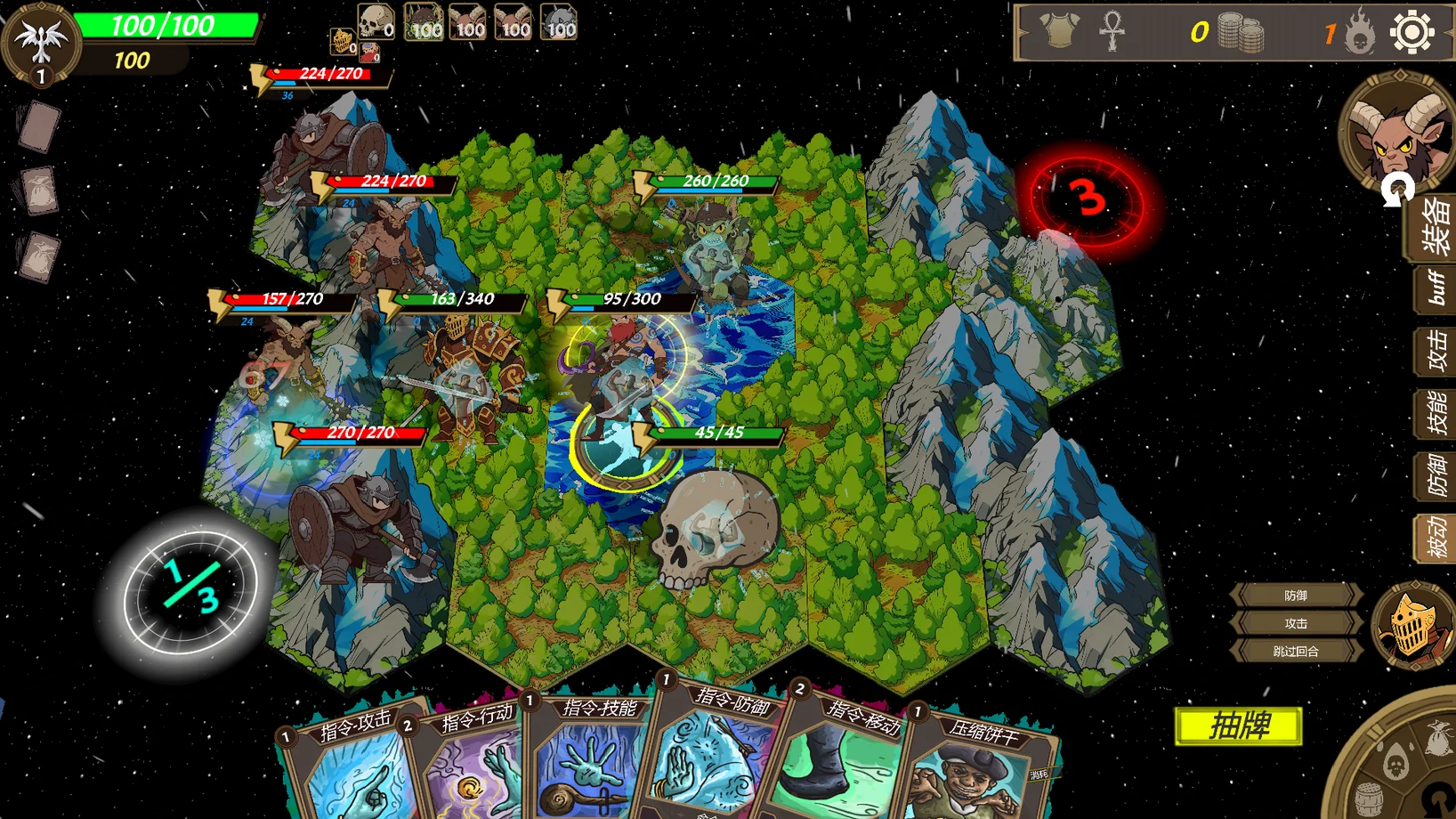The image size is (1456, 819).
Task: Choose the 跳过回合 skip turn button
Action: 1295,652
